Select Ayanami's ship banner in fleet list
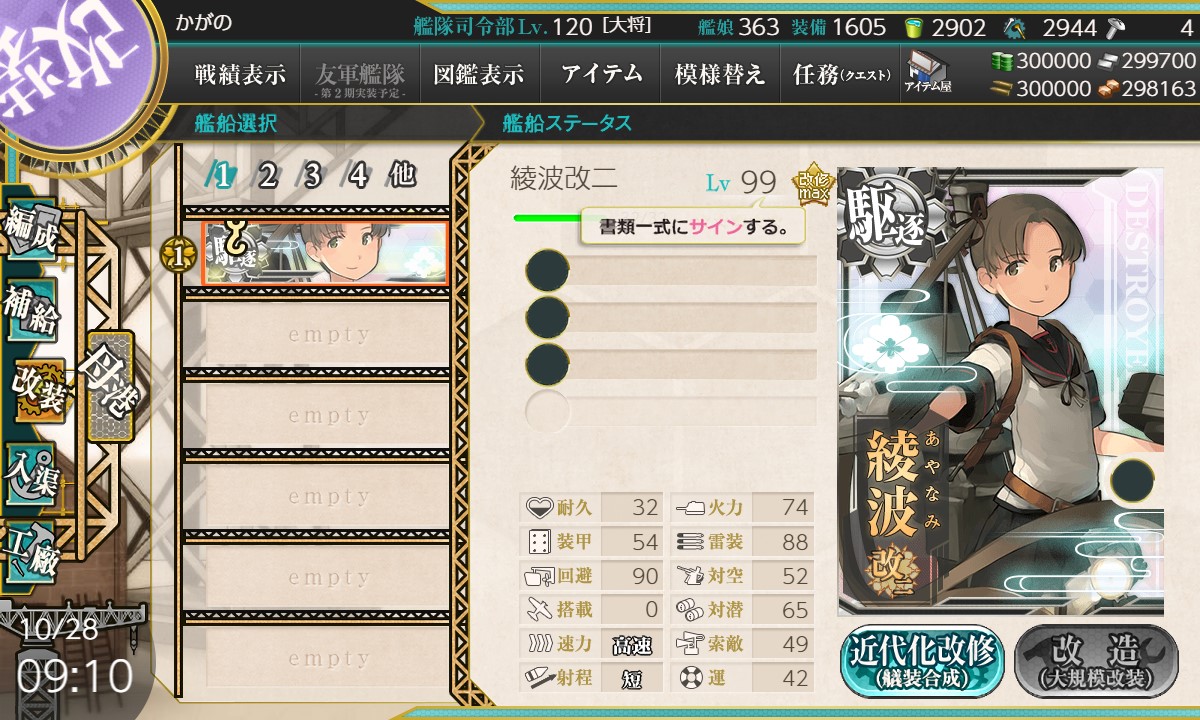1200x720 pixels. [x=324, y=253]
